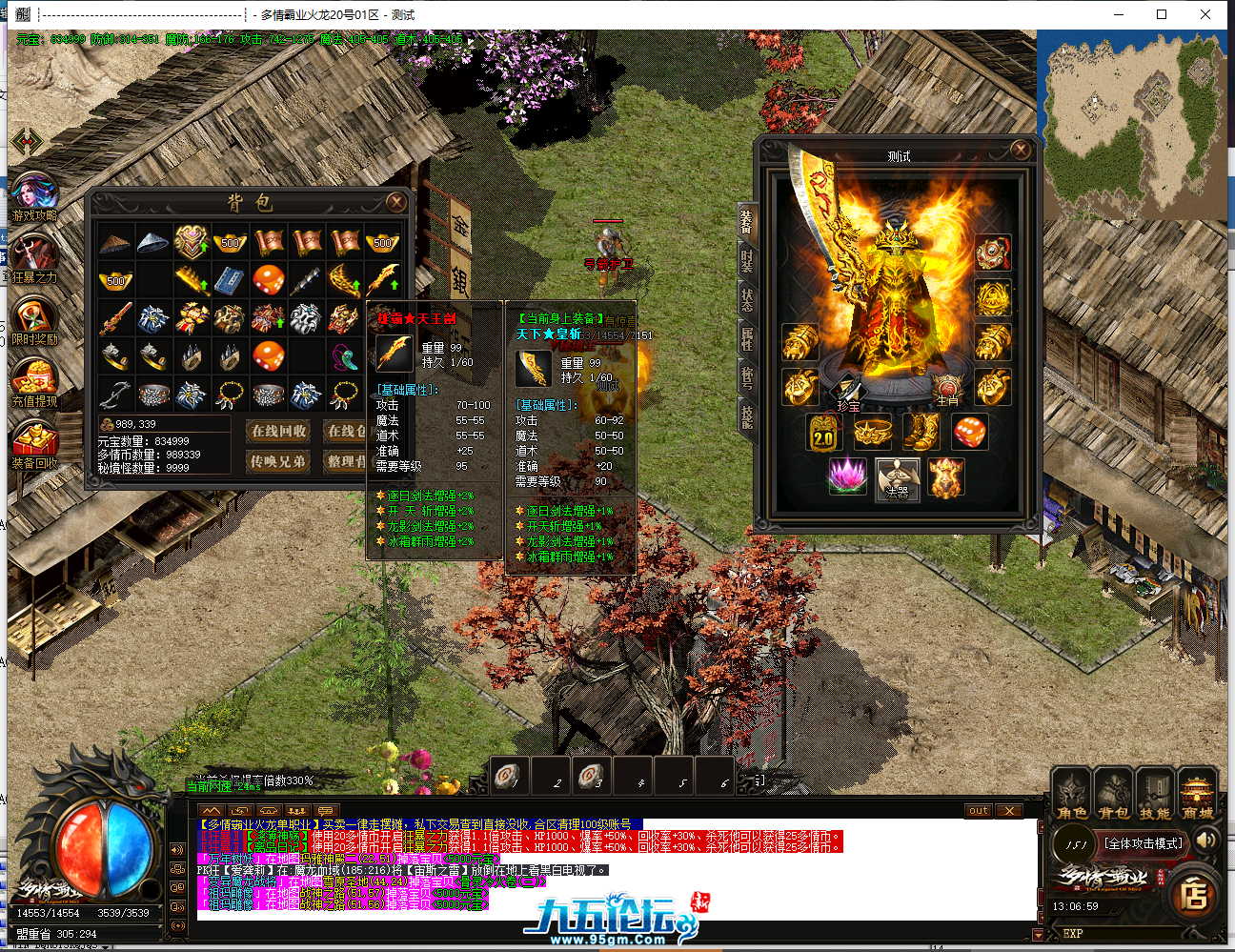
Task: Select the purple lotus equipment slot
Action: pyautogui.click(x=848, y=476)
